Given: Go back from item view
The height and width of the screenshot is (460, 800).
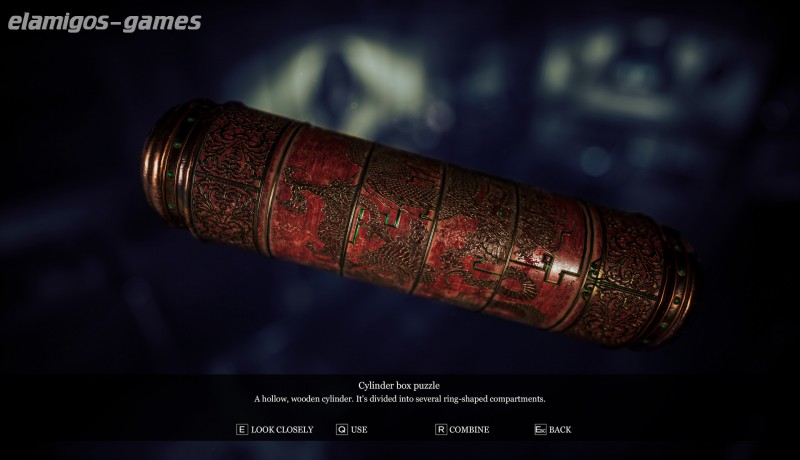Looking at the screenshot, I should 553,430.
